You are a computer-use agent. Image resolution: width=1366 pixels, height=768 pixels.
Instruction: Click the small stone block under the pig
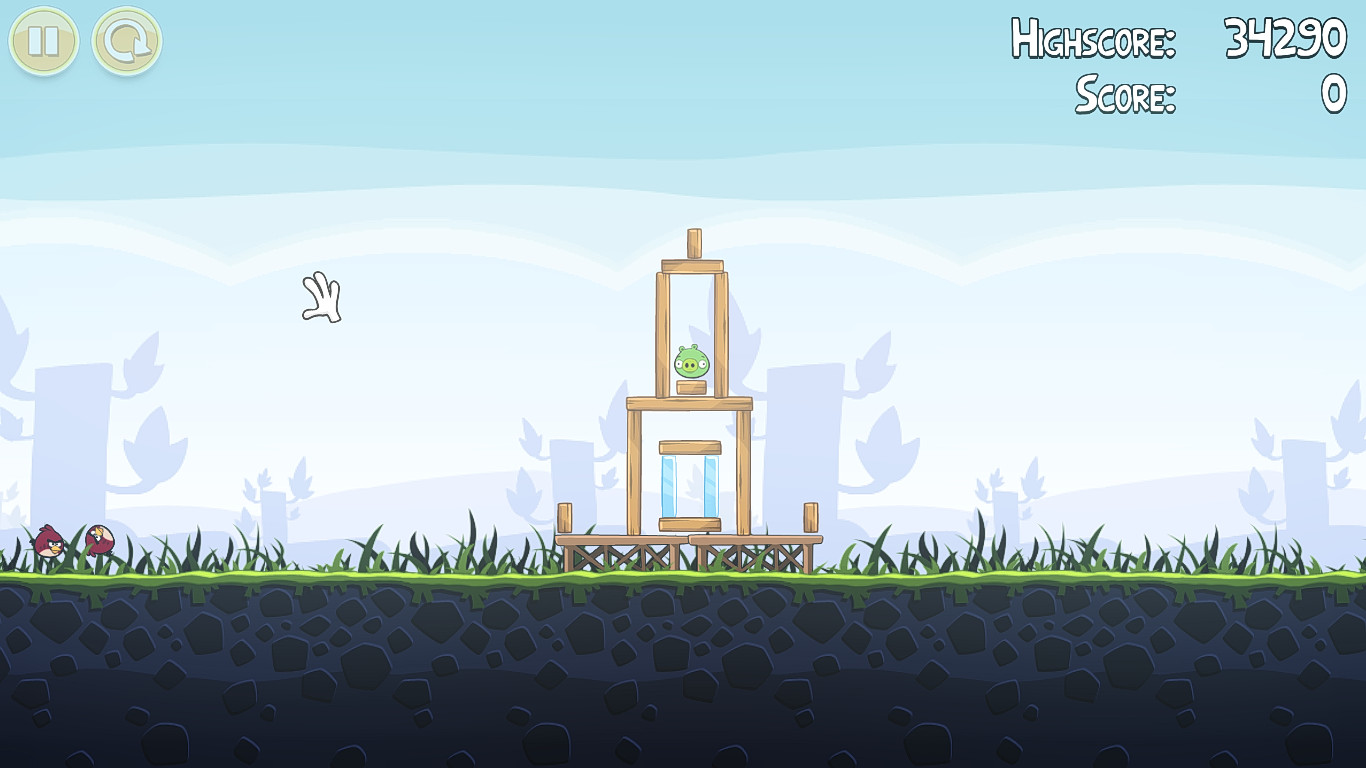click(691, 385)
